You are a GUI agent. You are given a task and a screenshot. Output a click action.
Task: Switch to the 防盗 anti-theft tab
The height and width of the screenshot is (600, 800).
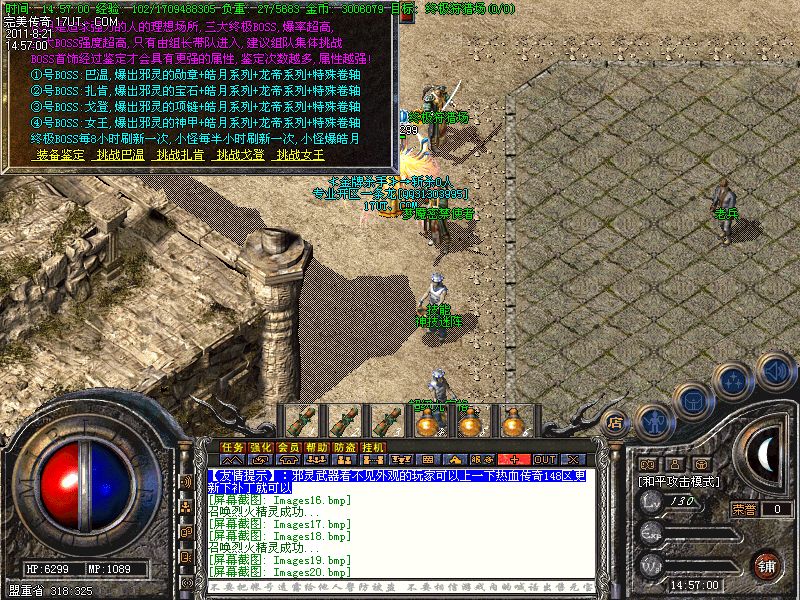click(345, 447)
